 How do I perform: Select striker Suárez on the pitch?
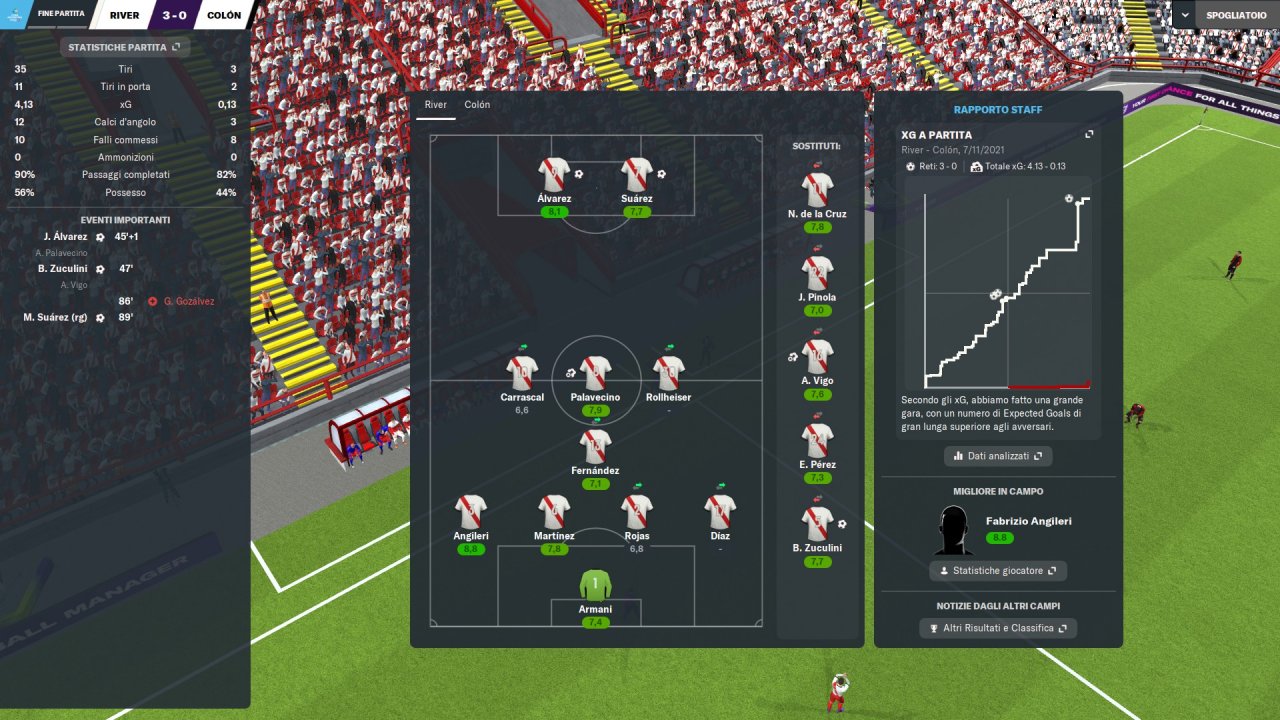pyautogui.click(x=636, y=175)
